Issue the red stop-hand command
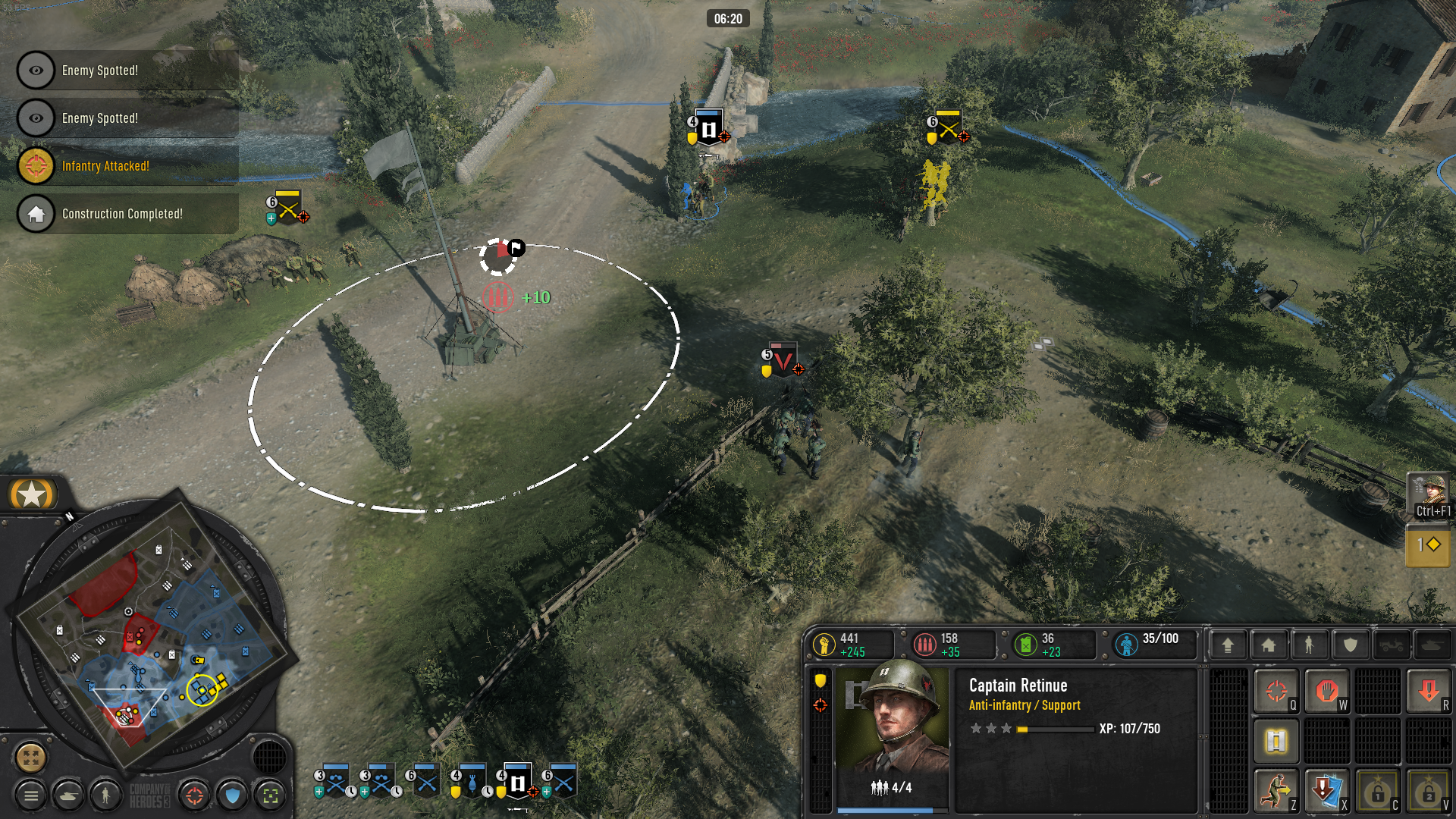1456x819 pixels. pyautogui.click(x=1326, y=692)
